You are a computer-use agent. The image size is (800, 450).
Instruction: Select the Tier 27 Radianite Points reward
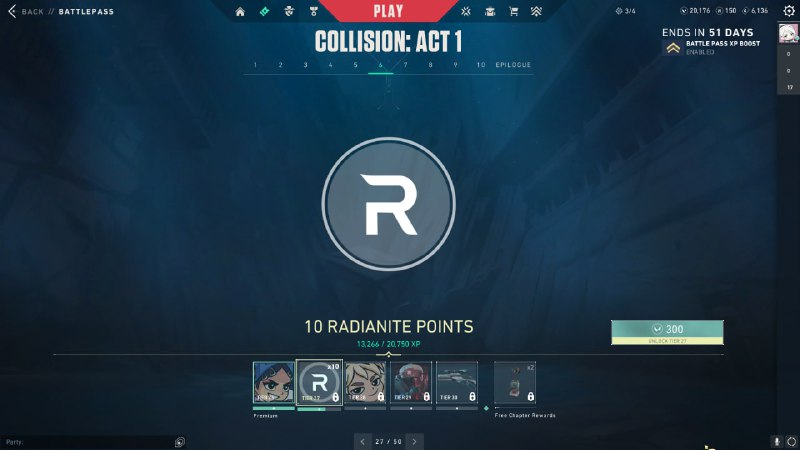tap(319, 383)
